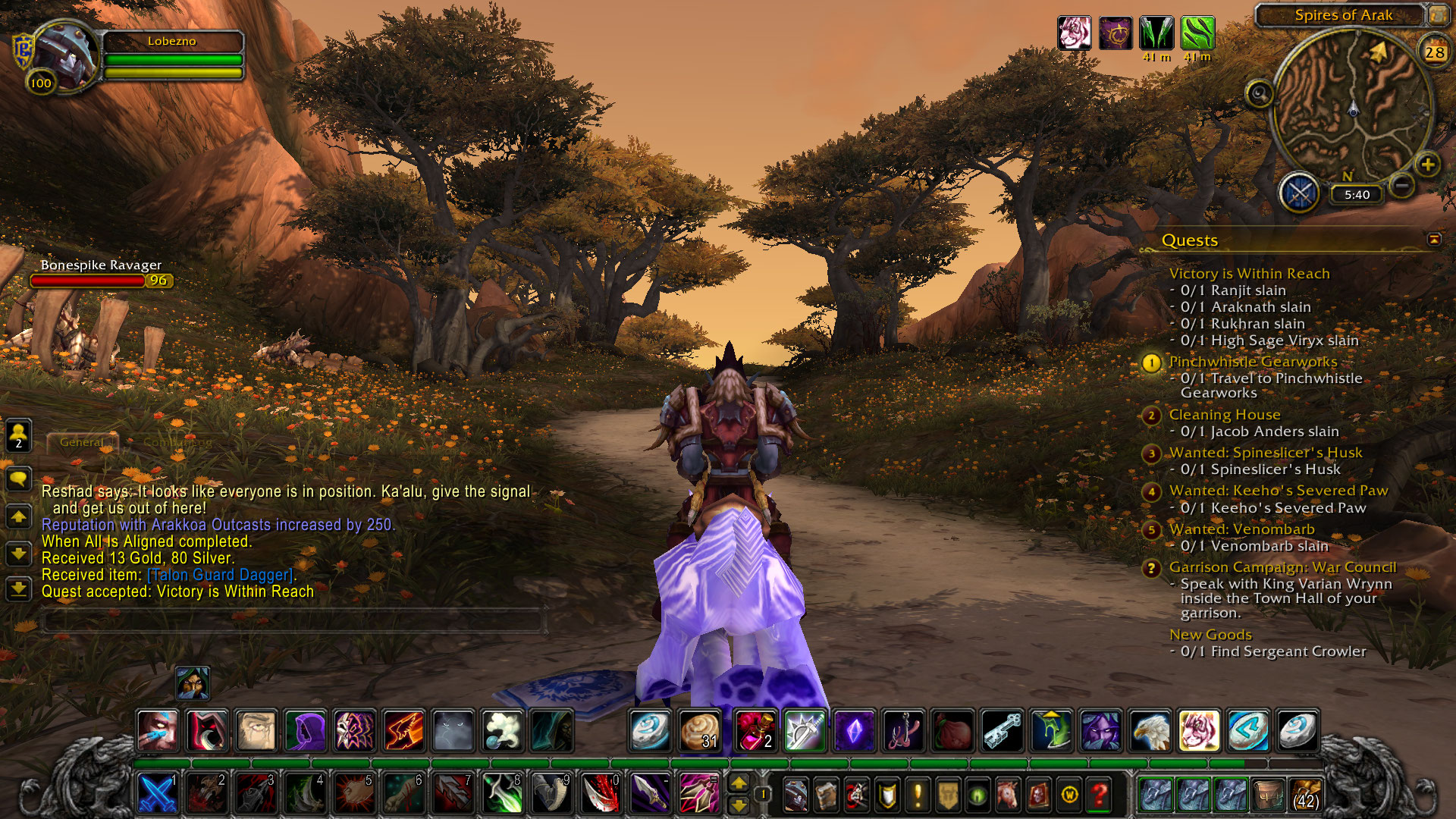Select Wanted: Venombarb quest header
This screenshot has width=1456, height=819.
(x=1241, y=529)
